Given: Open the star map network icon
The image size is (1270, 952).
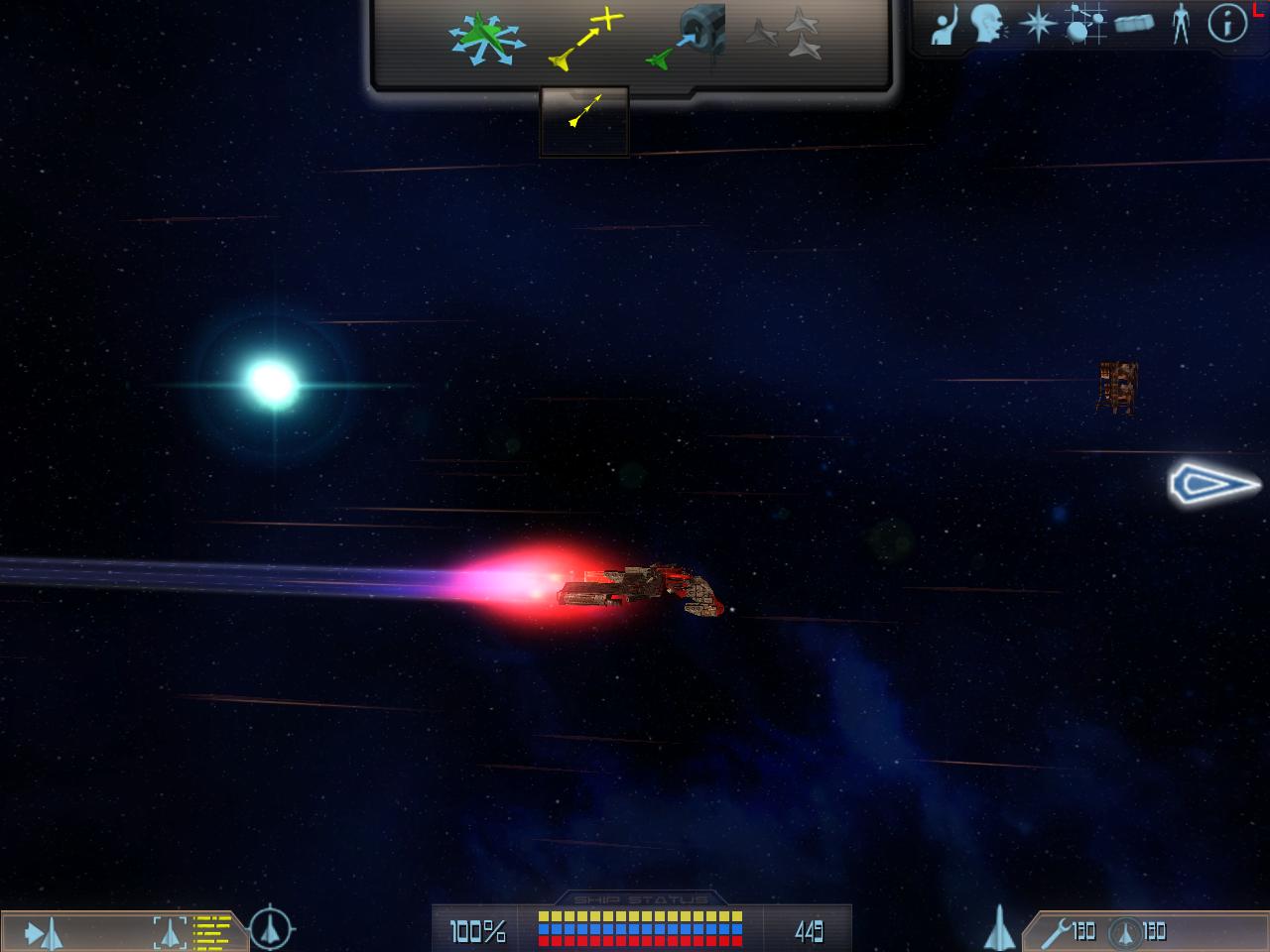Looking at the screenshot, I should (1085, 24).
